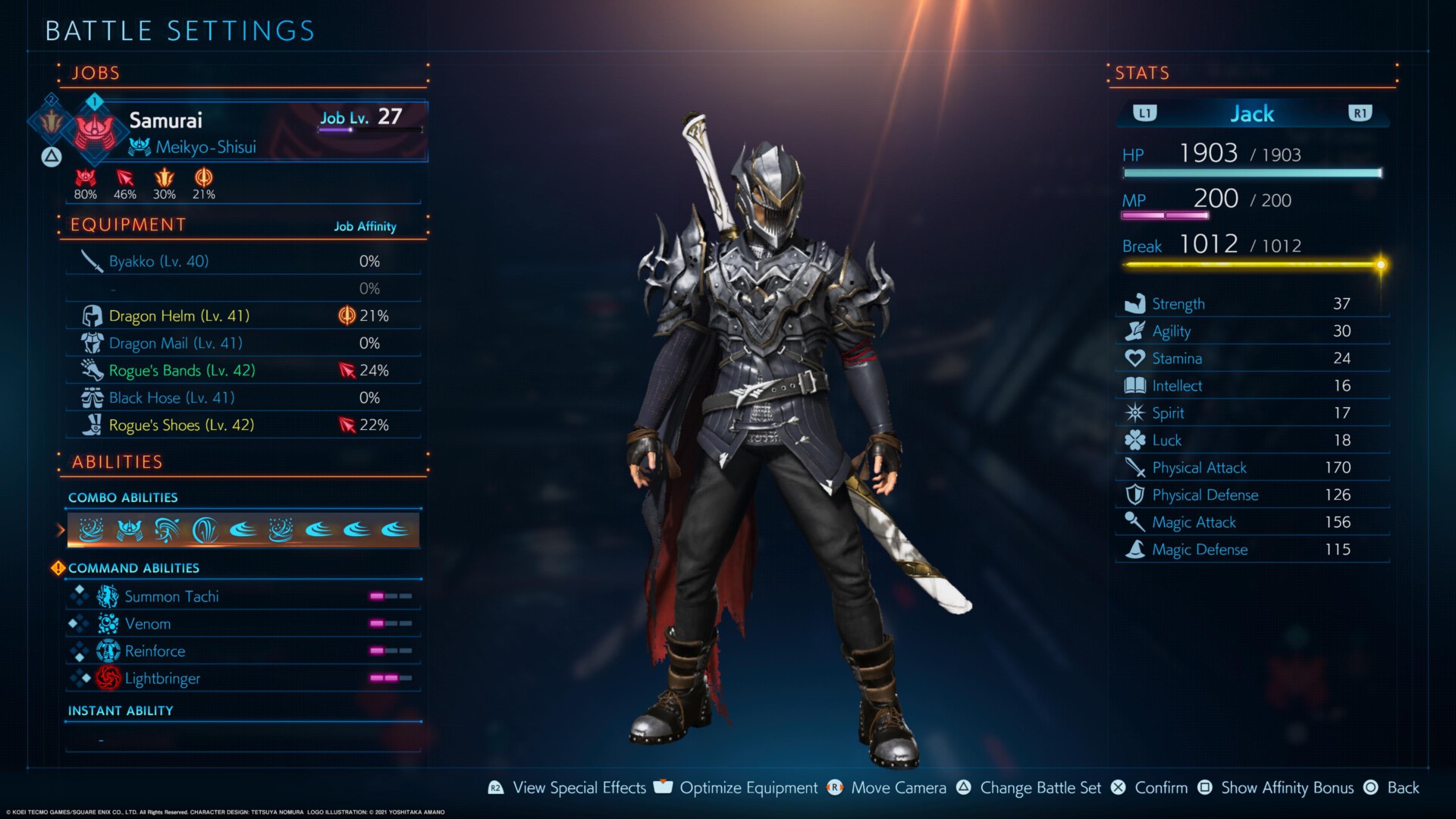Choose the Byakko weapon slot
Screen dimensions: 1456x819
(243, 262)
